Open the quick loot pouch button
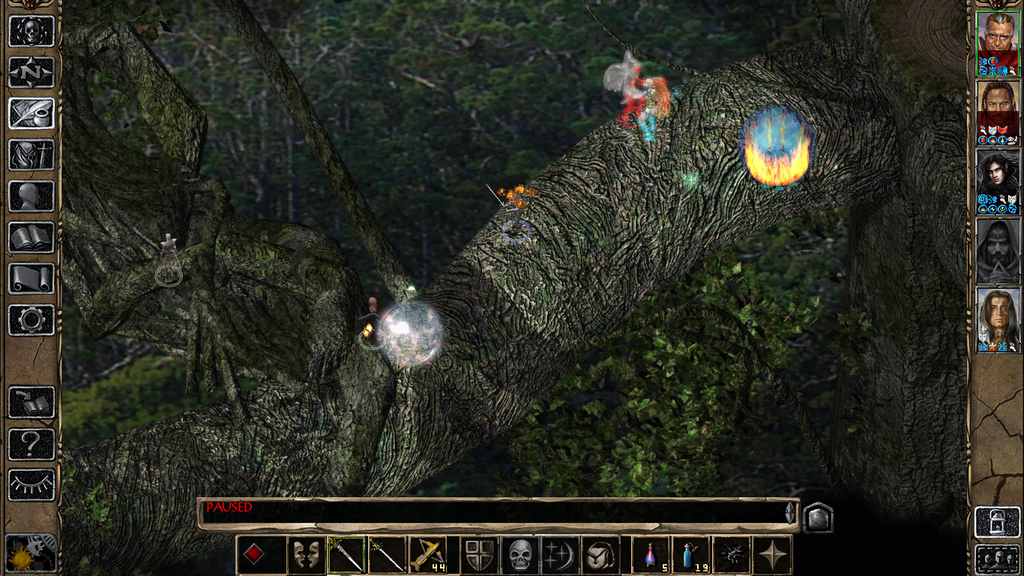 (x=599, y=554)
